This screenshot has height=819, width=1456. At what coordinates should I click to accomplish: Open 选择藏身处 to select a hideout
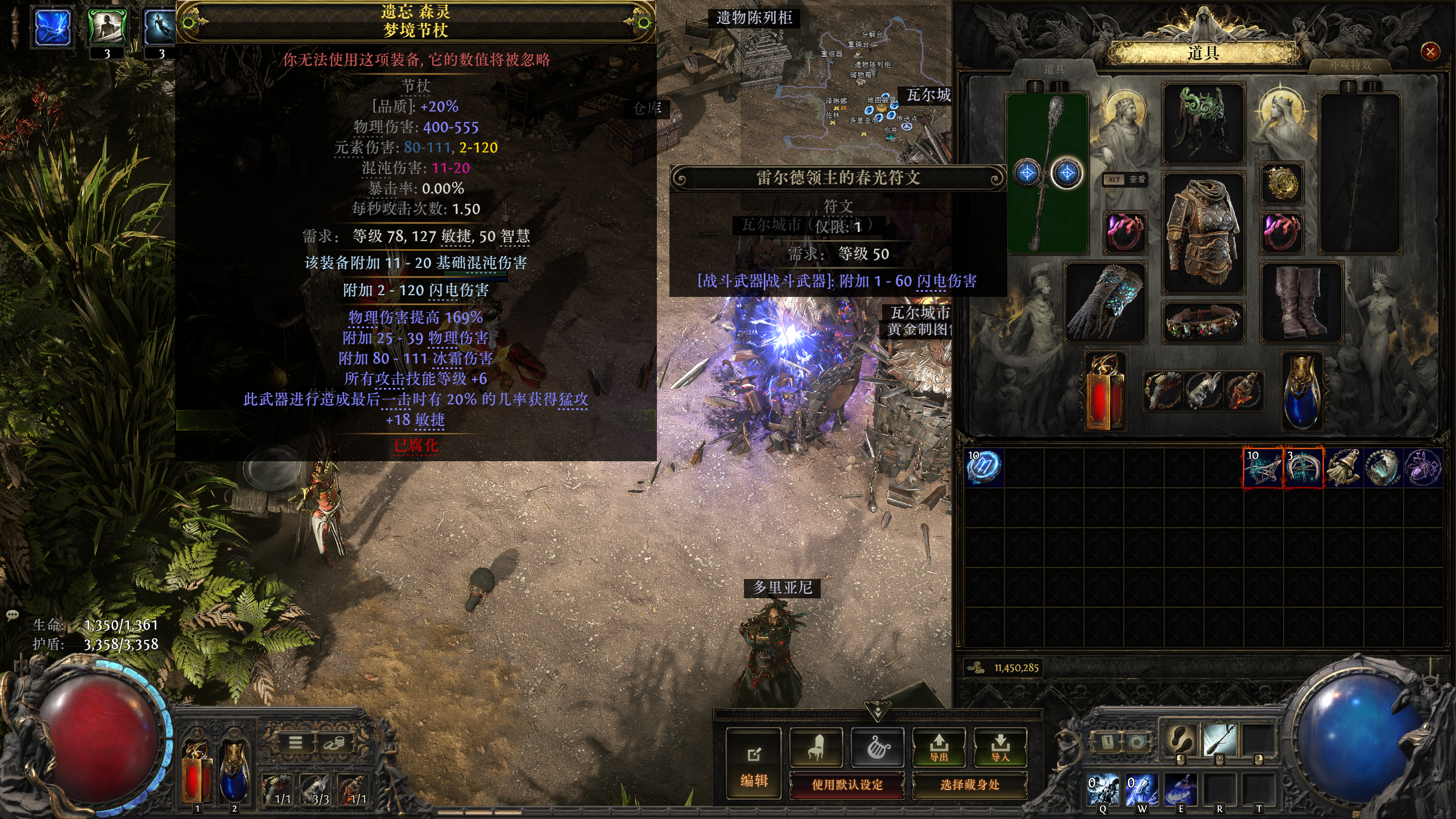click(970, 785)
